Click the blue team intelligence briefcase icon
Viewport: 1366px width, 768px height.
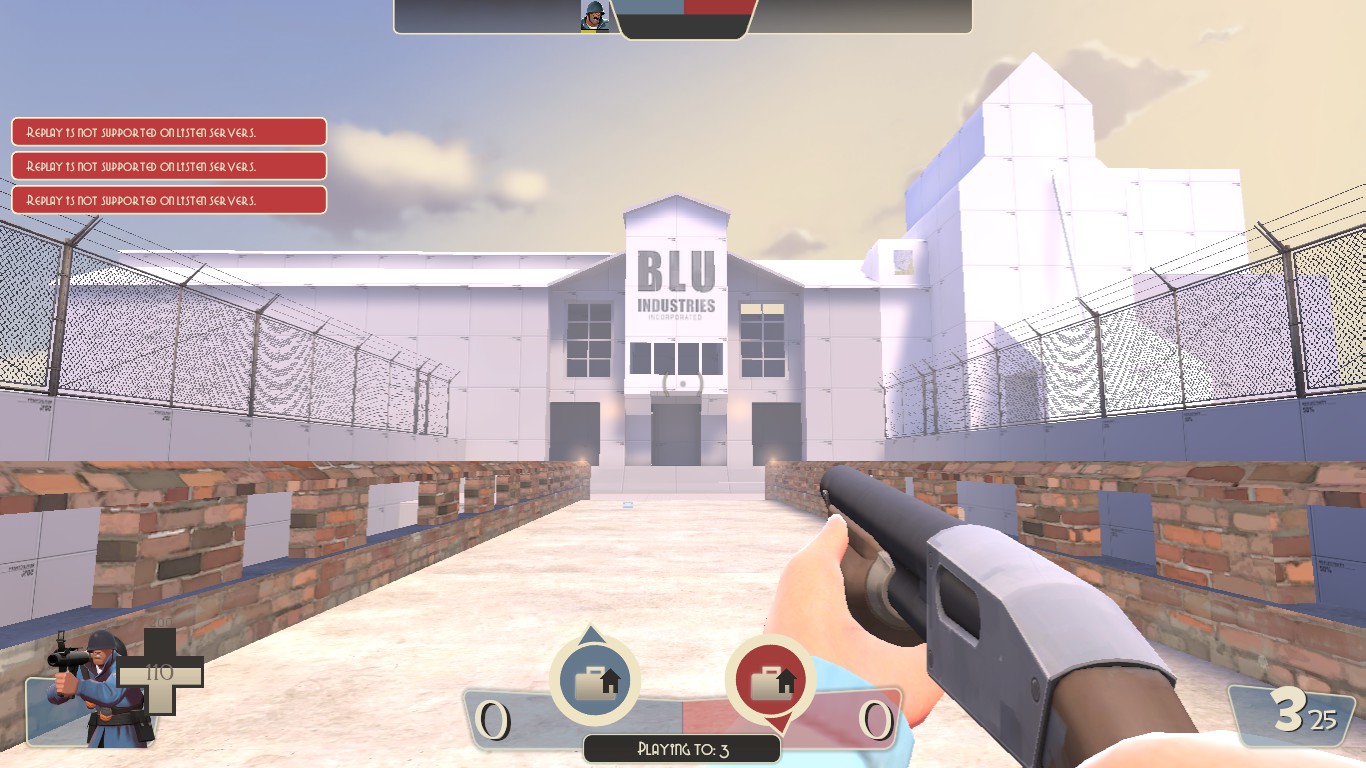pyautogui.click(x=594, y=680)
